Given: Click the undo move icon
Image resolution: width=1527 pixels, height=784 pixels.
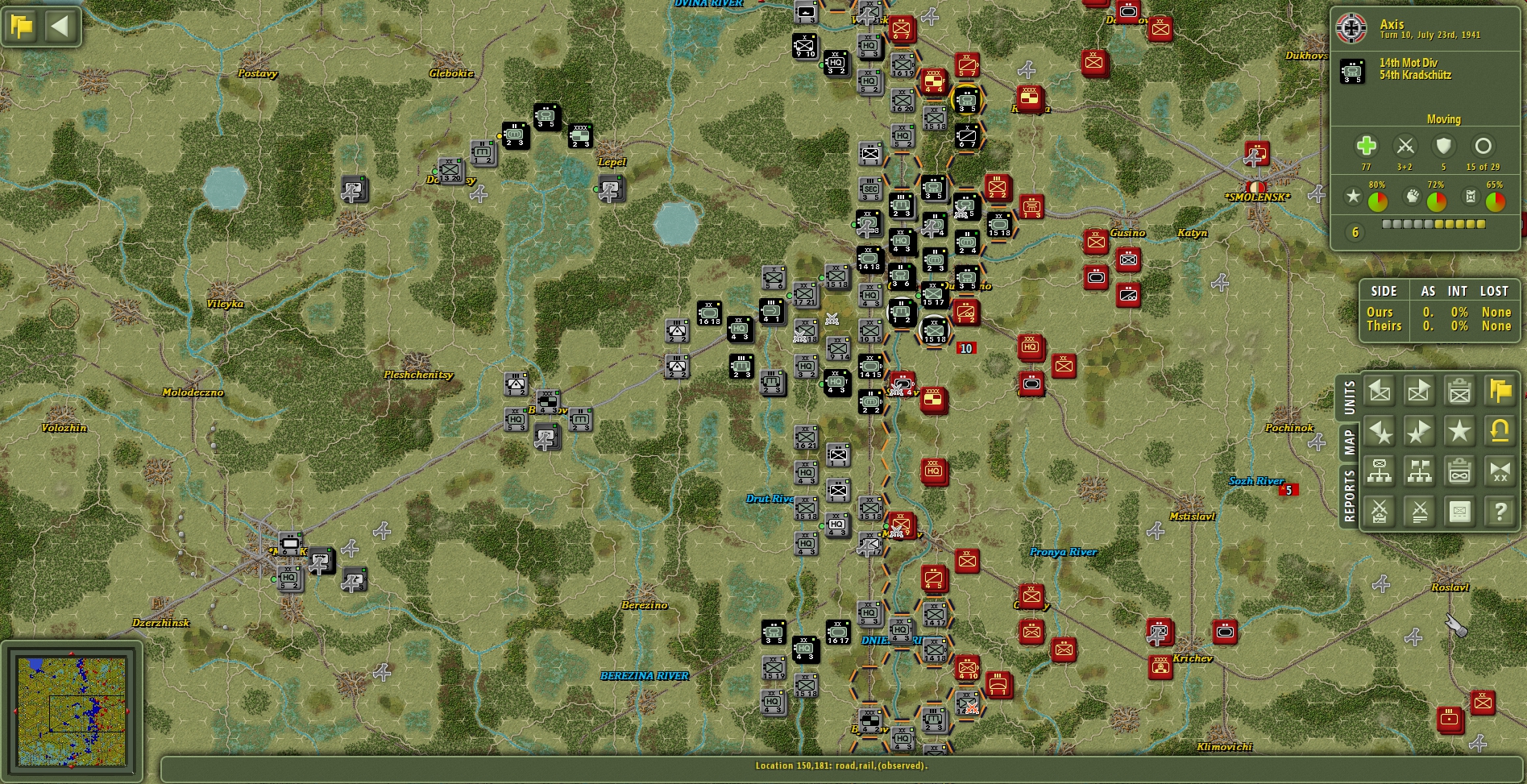Looking at the screenshot, I should point(1500,432).
